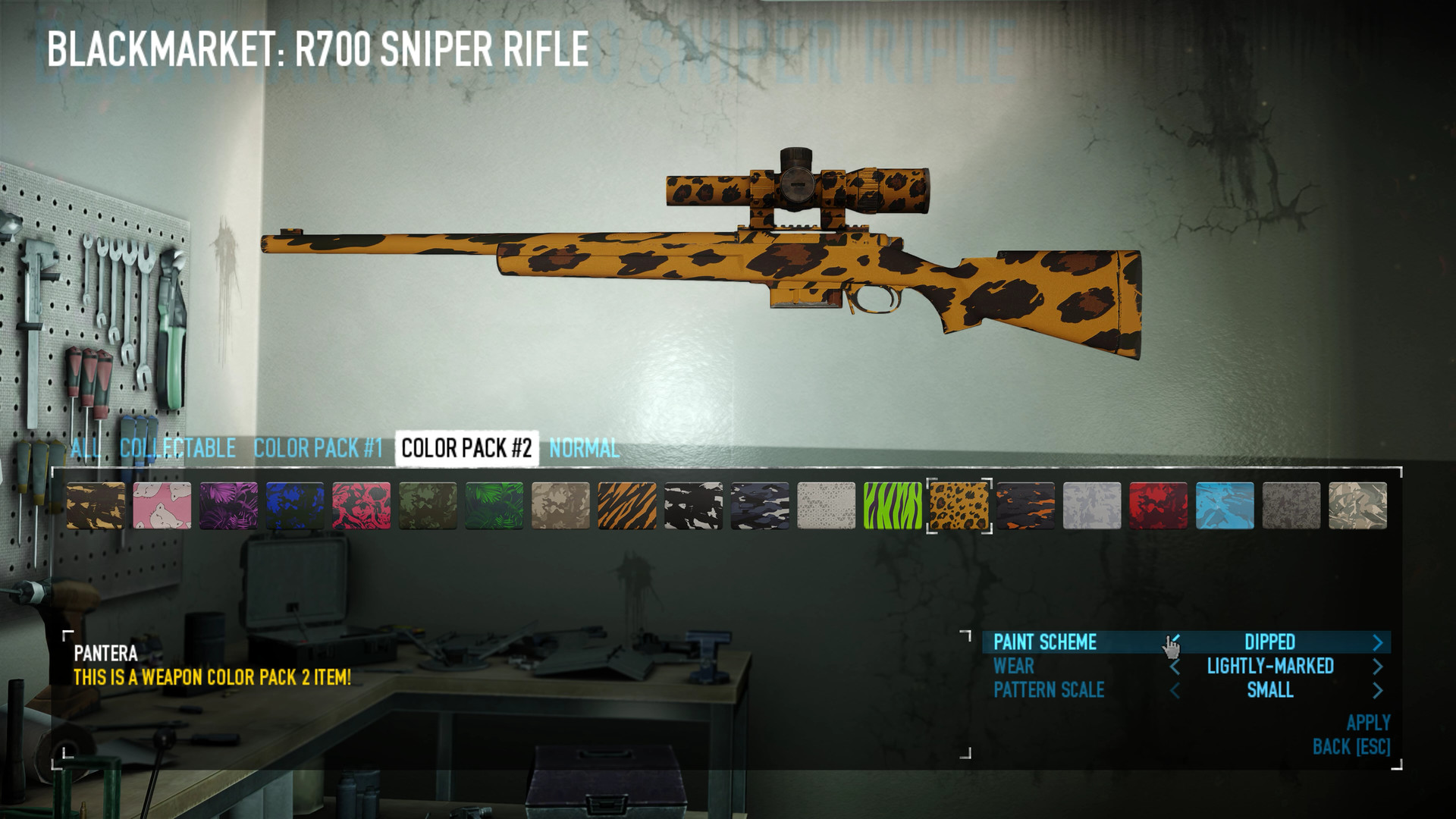The width and height of the screenshot is (1456, 819).
Task: Click right arrow for Pattern Scale
Action: click(x=1378, y=690)
